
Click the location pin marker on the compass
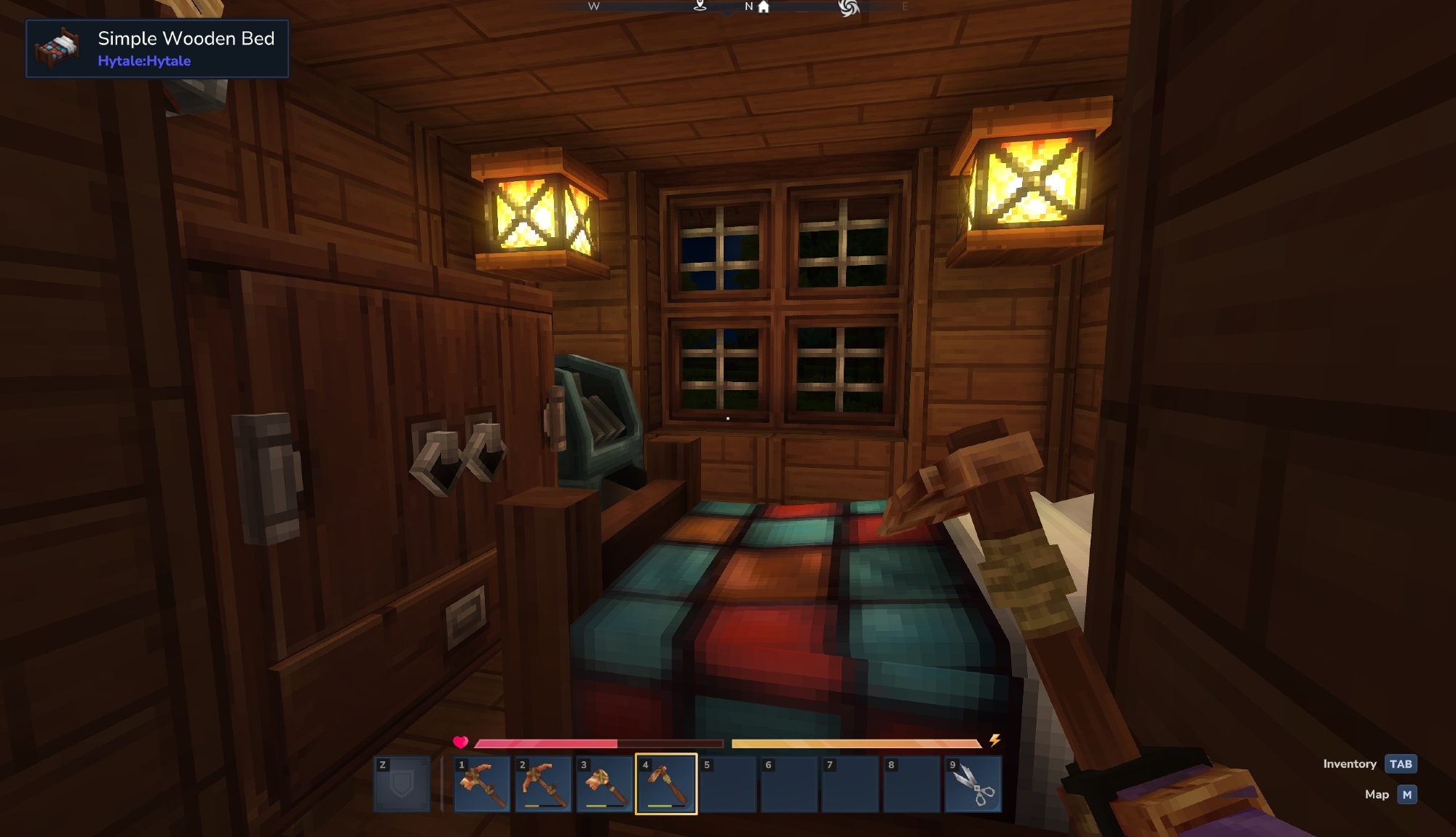[700, 6]
